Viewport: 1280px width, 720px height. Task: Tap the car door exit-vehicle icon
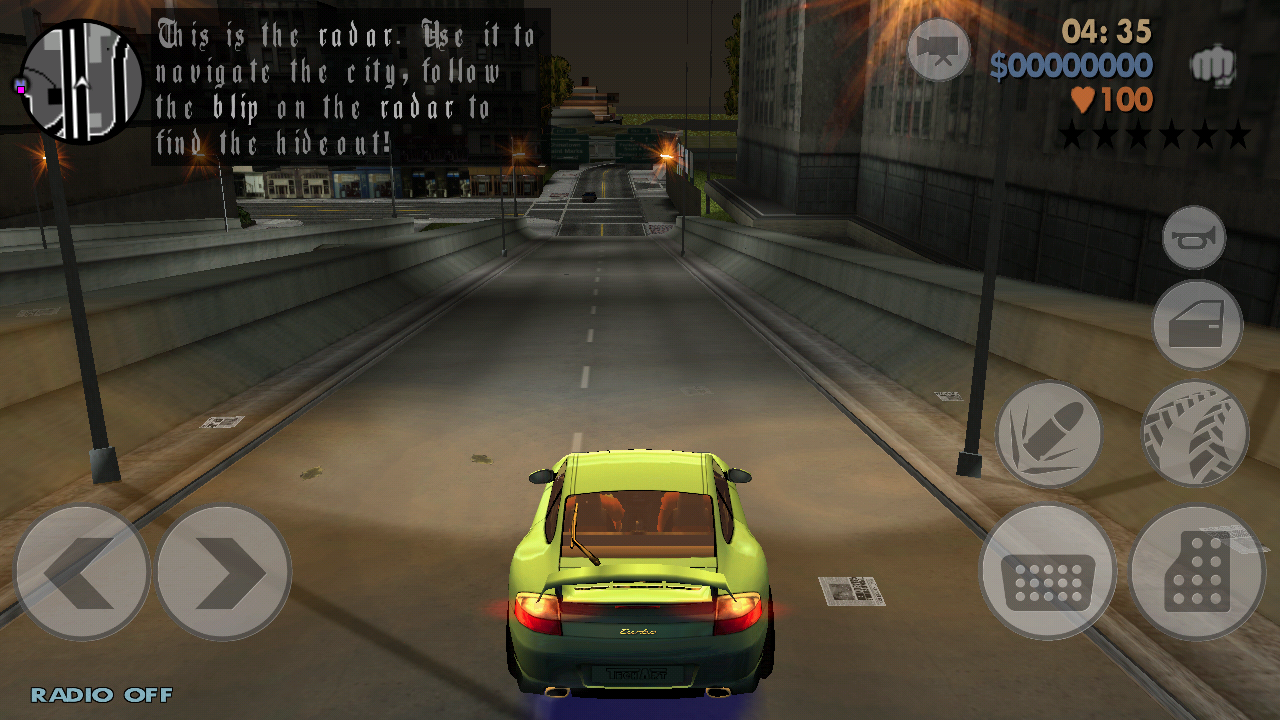(1197, 324)
